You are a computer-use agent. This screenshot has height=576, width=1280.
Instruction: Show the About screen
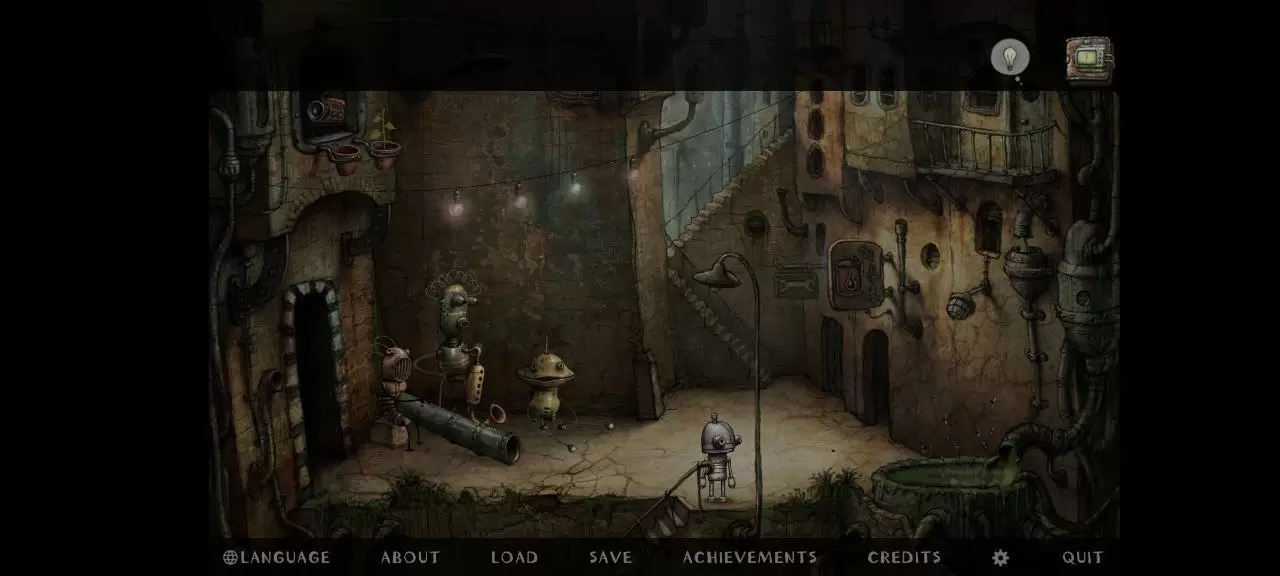click(410, 558)
